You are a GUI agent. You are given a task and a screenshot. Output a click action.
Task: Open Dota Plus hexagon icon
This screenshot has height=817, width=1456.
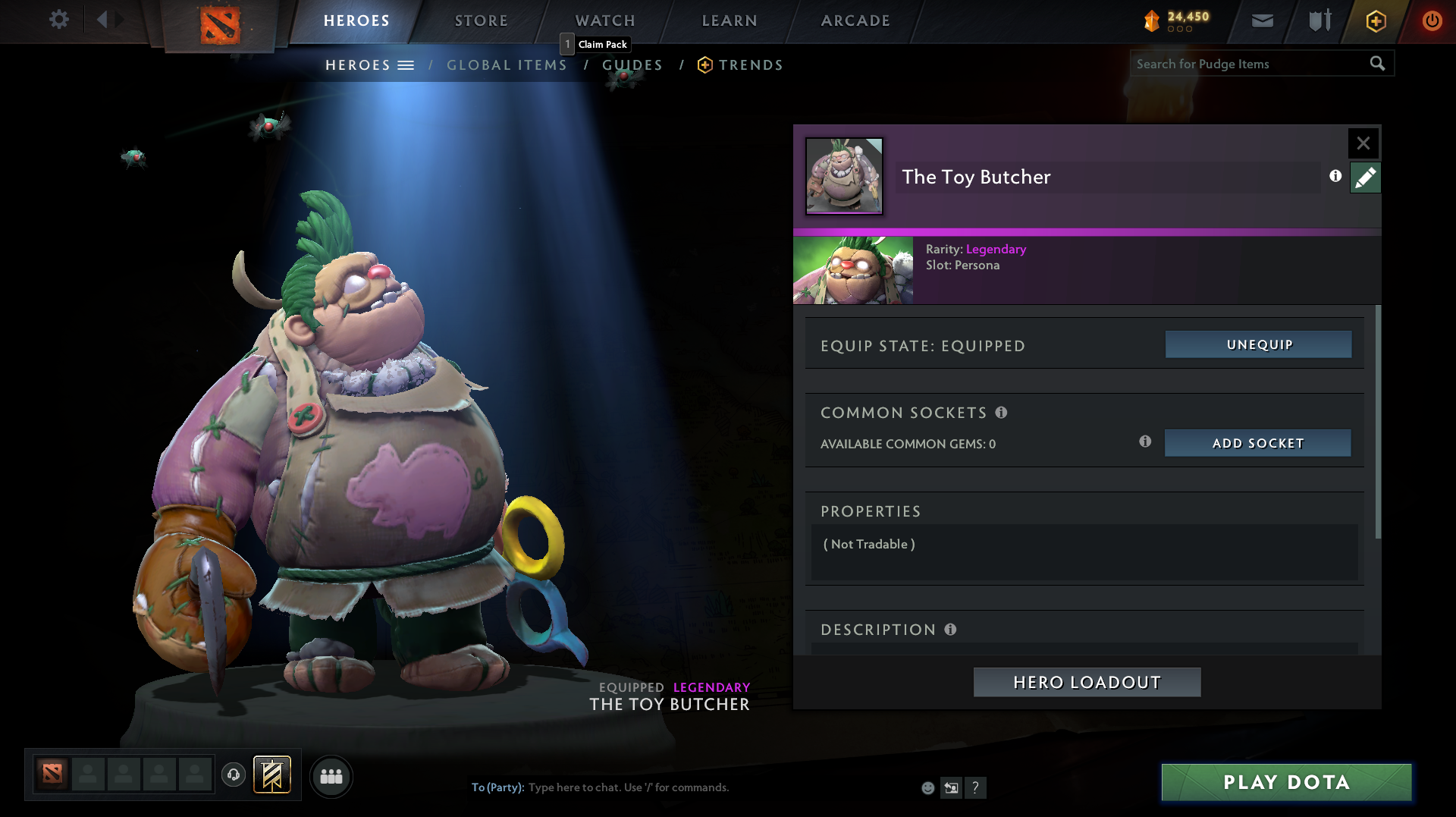tap(1375, 20)
